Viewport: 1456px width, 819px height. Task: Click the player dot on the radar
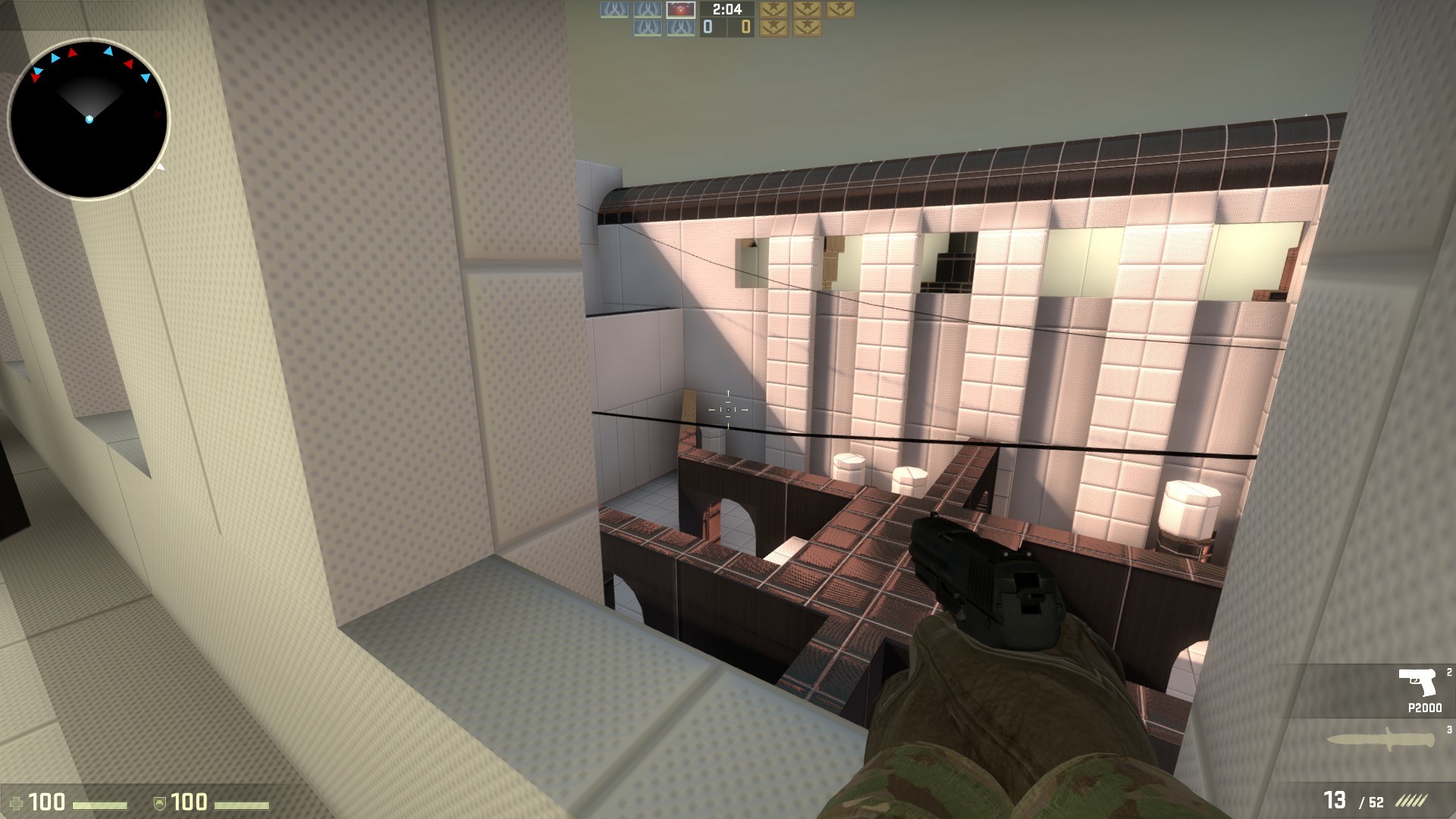[90, 118]
